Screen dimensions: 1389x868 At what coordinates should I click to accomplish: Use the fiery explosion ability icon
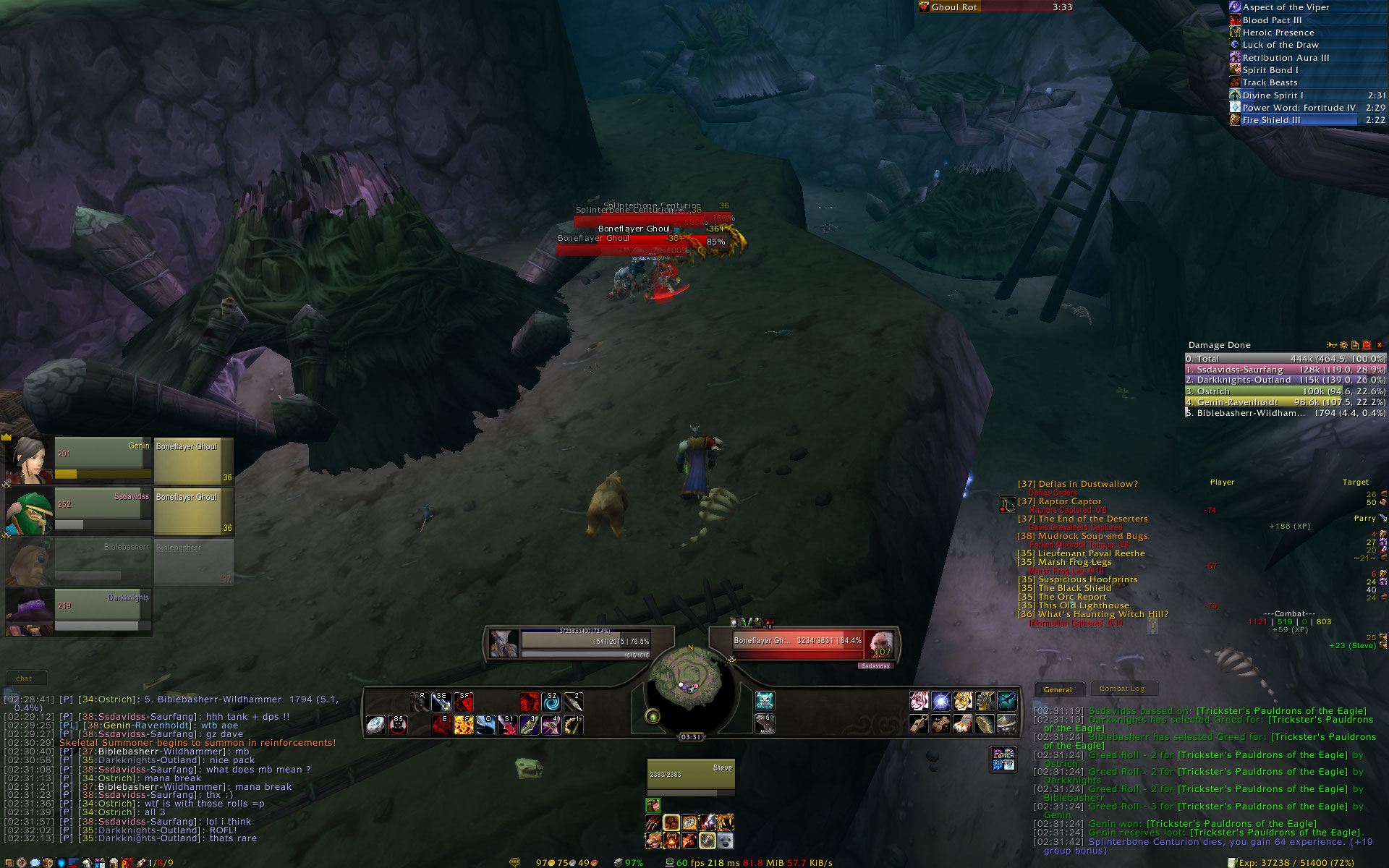(464, 724)
